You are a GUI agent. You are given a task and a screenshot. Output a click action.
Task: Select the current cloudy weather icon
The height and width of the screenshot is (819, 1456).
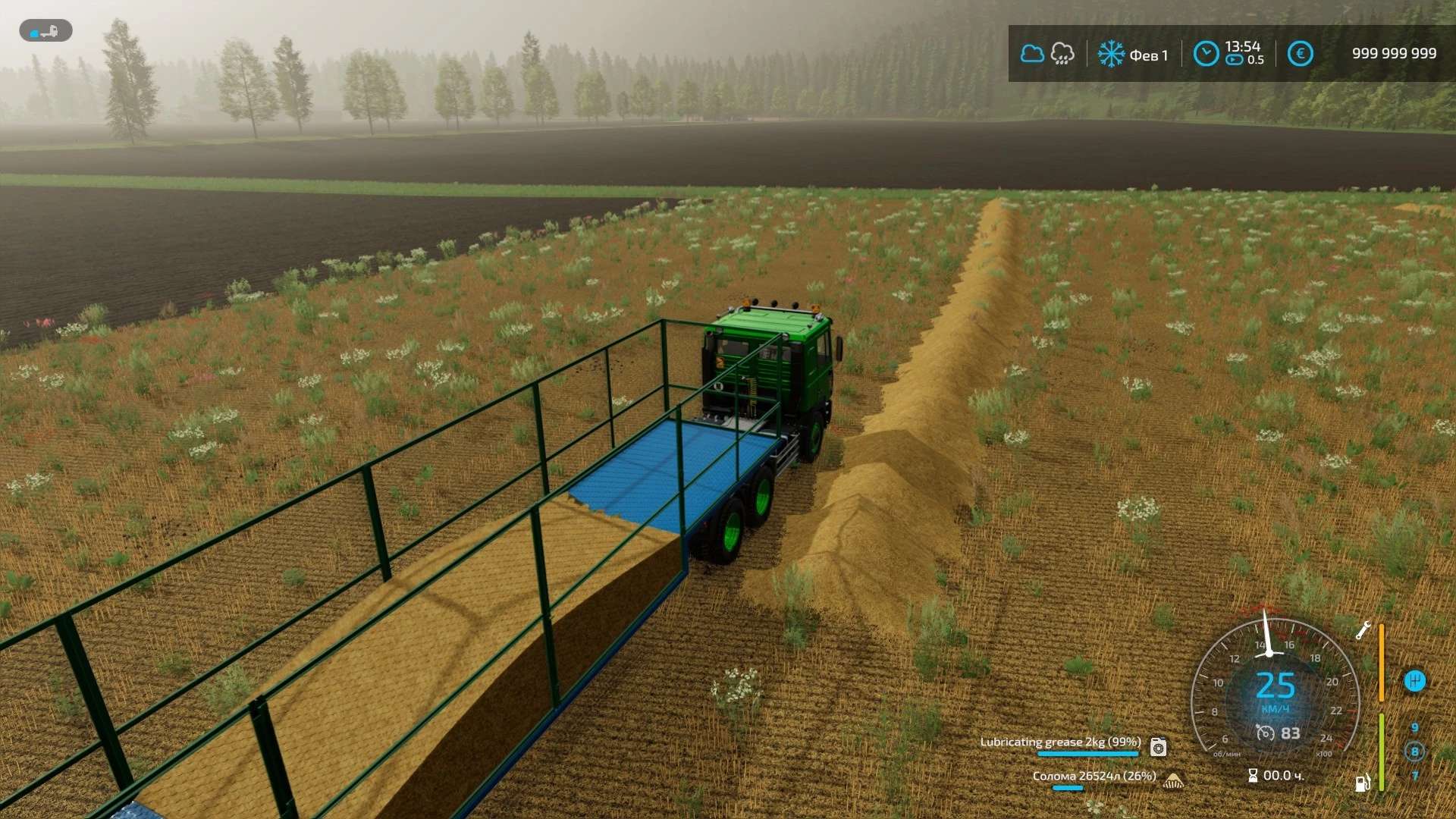pyautogui.click(x=1031, y=54)
